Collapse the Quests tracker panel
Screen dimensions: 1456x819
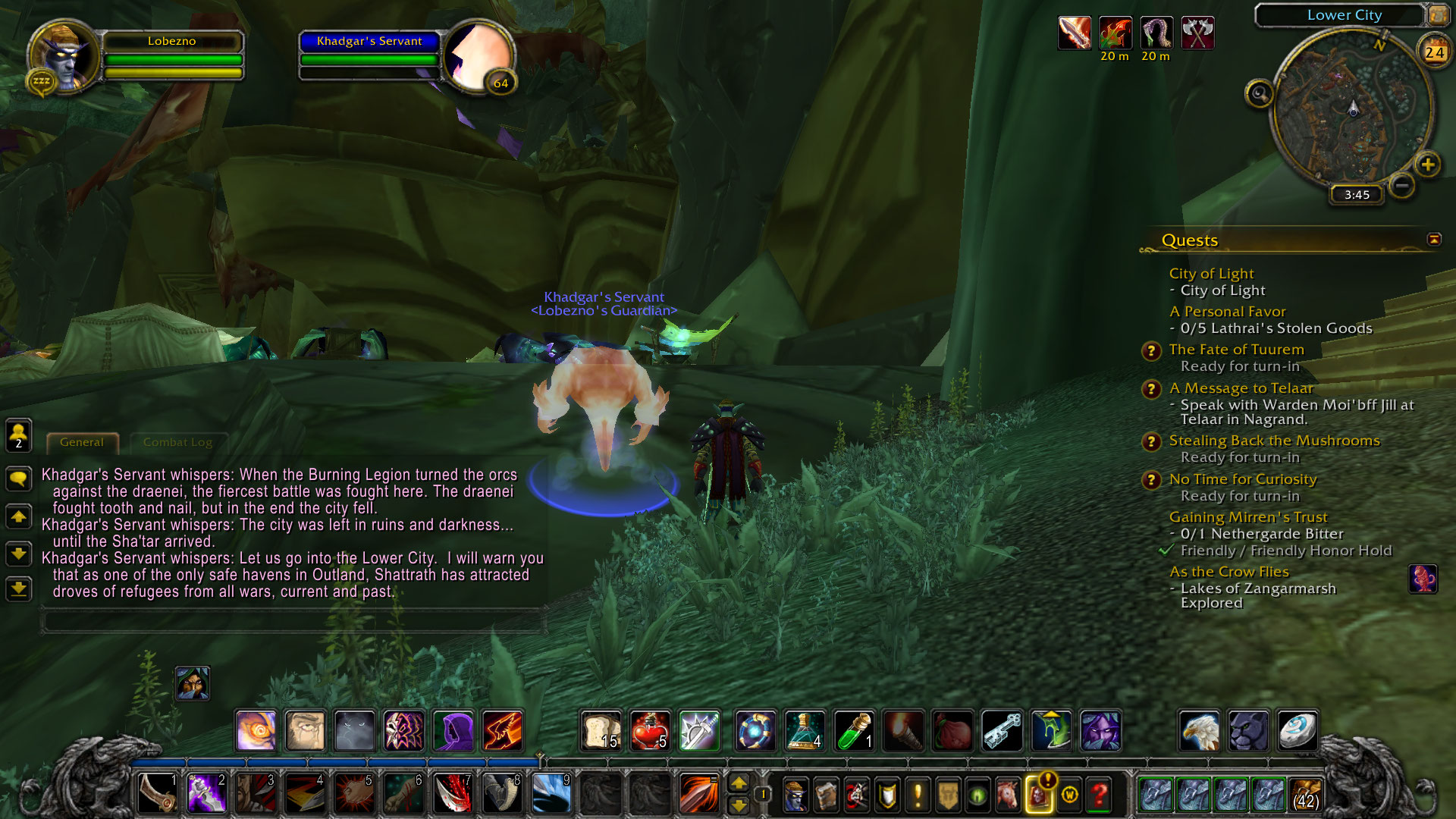pyautogui.click(x=1434, y=240)
